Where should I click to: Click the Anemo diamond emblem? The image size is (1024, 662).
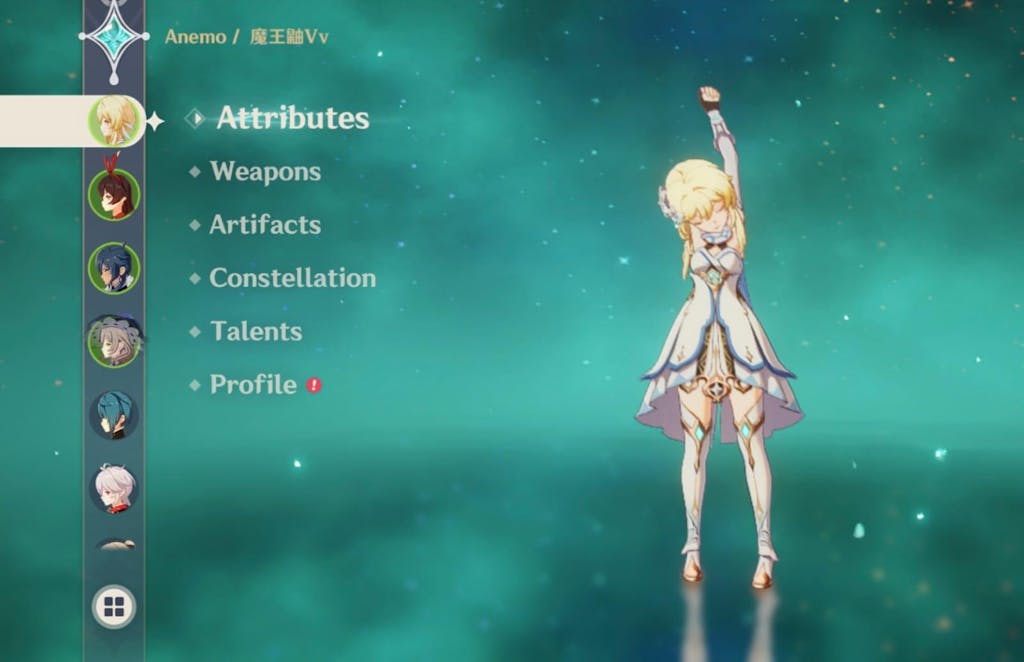point(114,37)
